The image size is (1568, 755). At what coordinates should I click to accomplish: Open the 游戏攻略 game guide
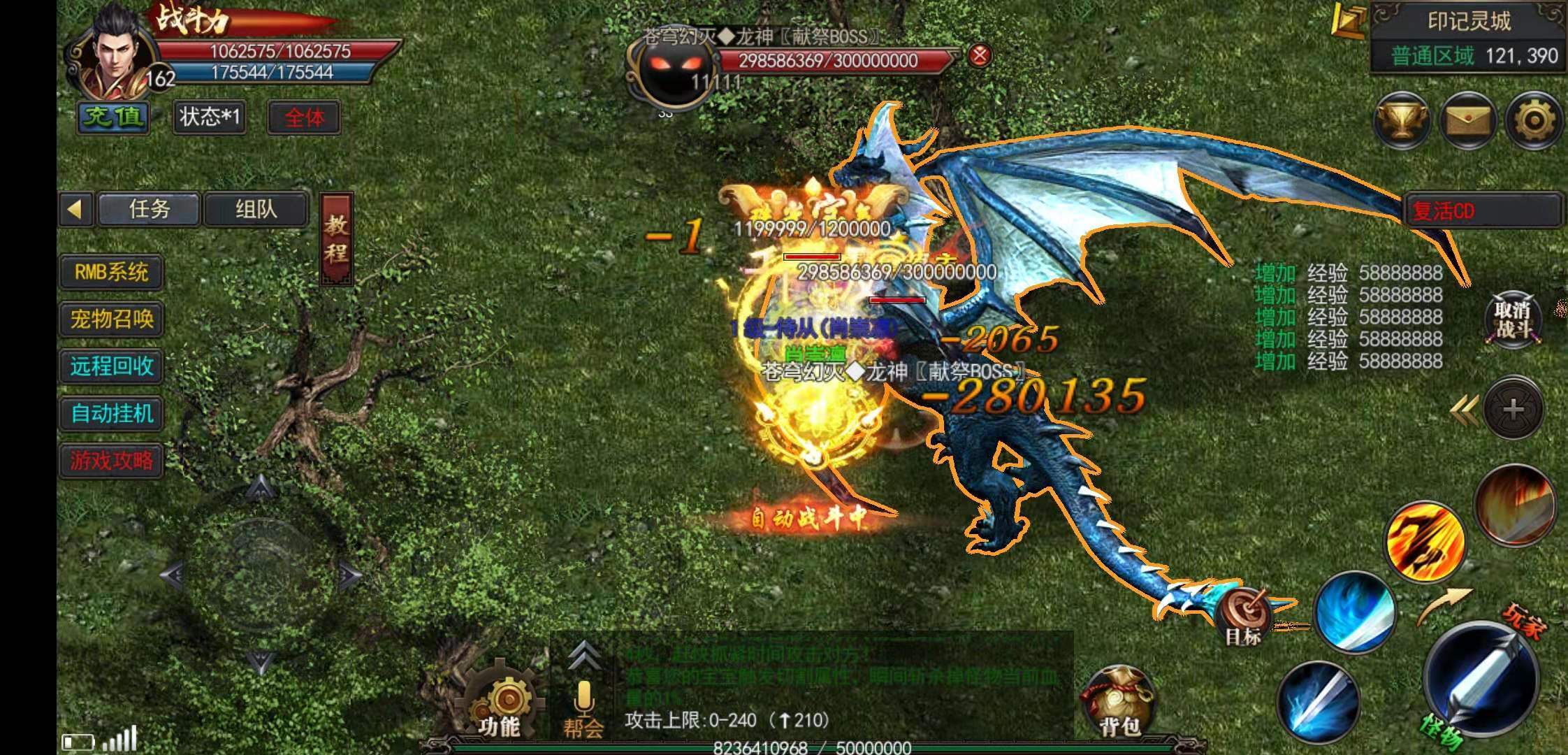[112, 460]
